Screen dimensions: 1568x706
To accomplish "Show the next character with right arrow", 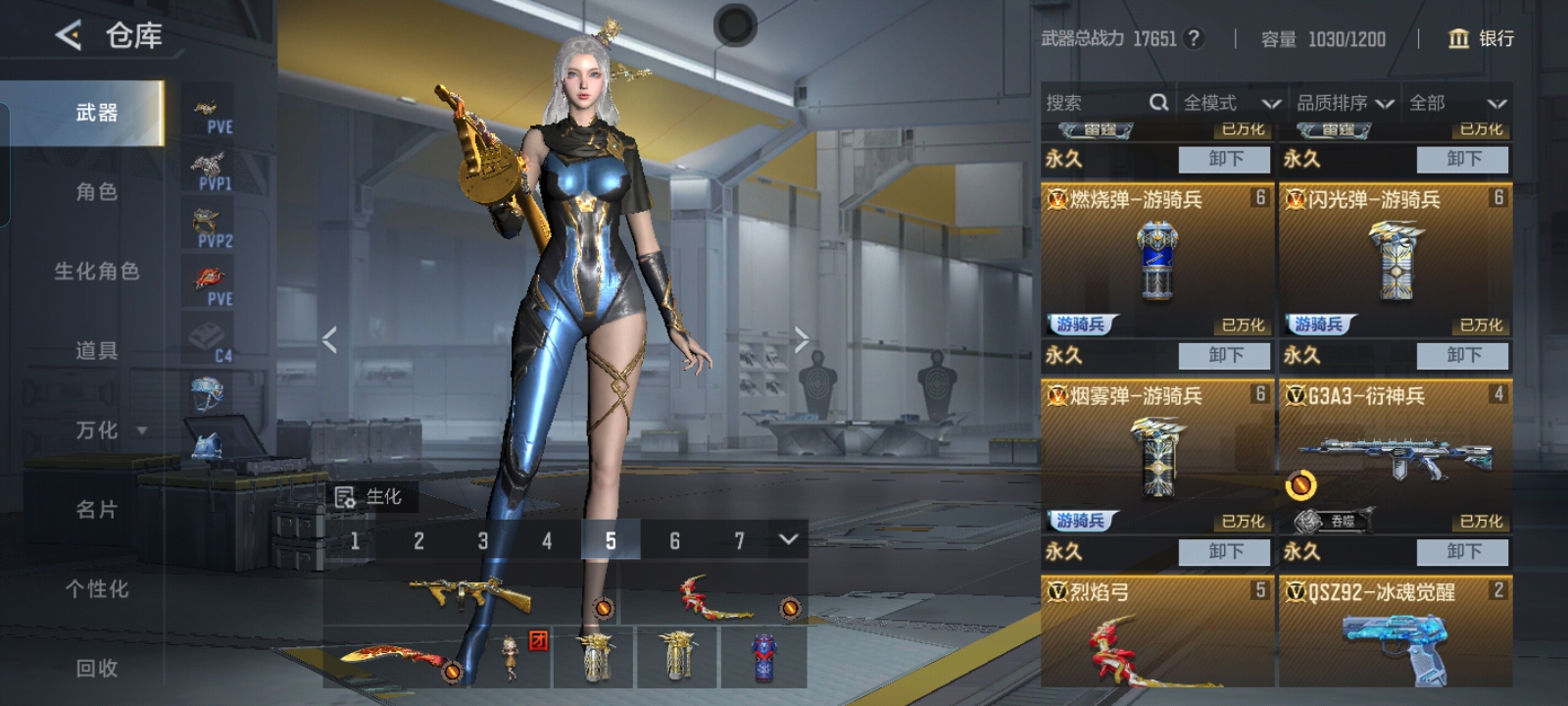I will (802, 340).
